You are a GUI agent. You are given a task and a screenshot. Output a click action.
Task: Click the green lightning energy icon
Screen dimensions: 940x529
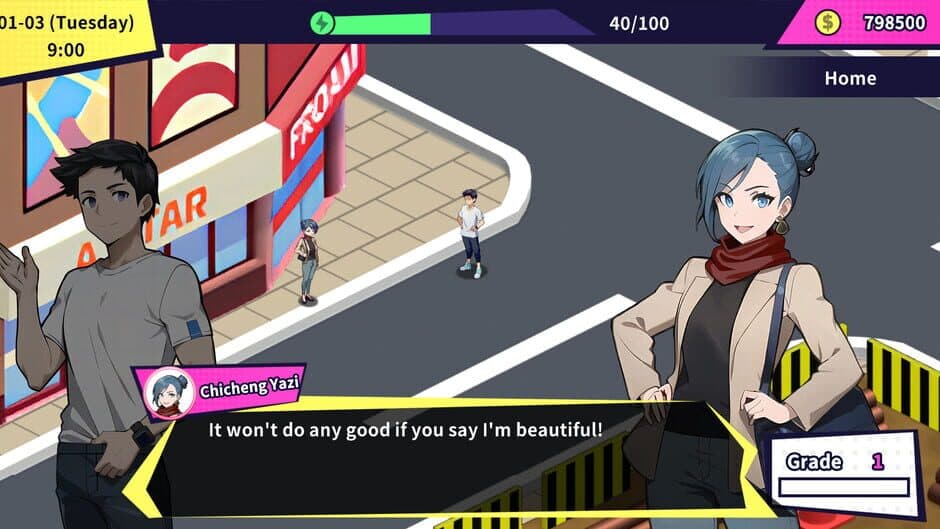(322, 23)
